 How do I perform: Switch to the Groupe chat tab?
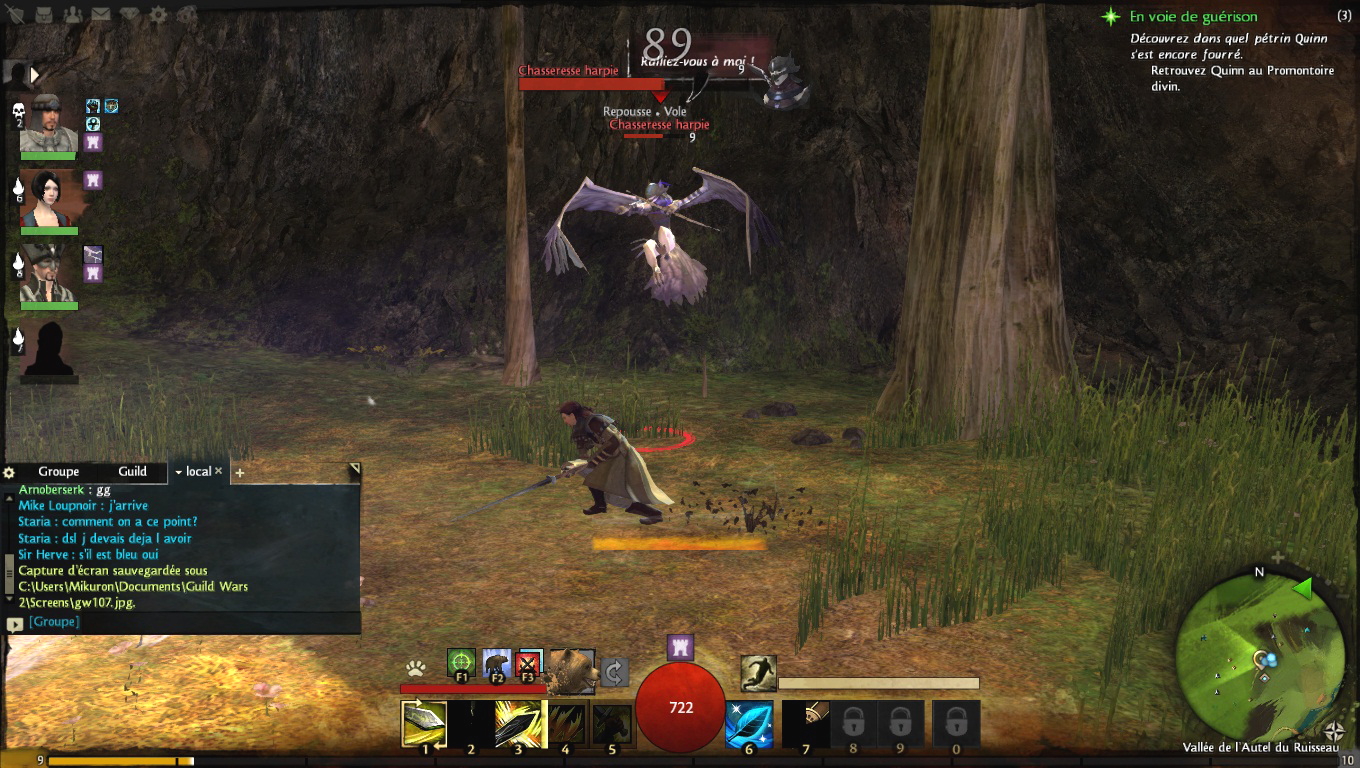(59, 472)
